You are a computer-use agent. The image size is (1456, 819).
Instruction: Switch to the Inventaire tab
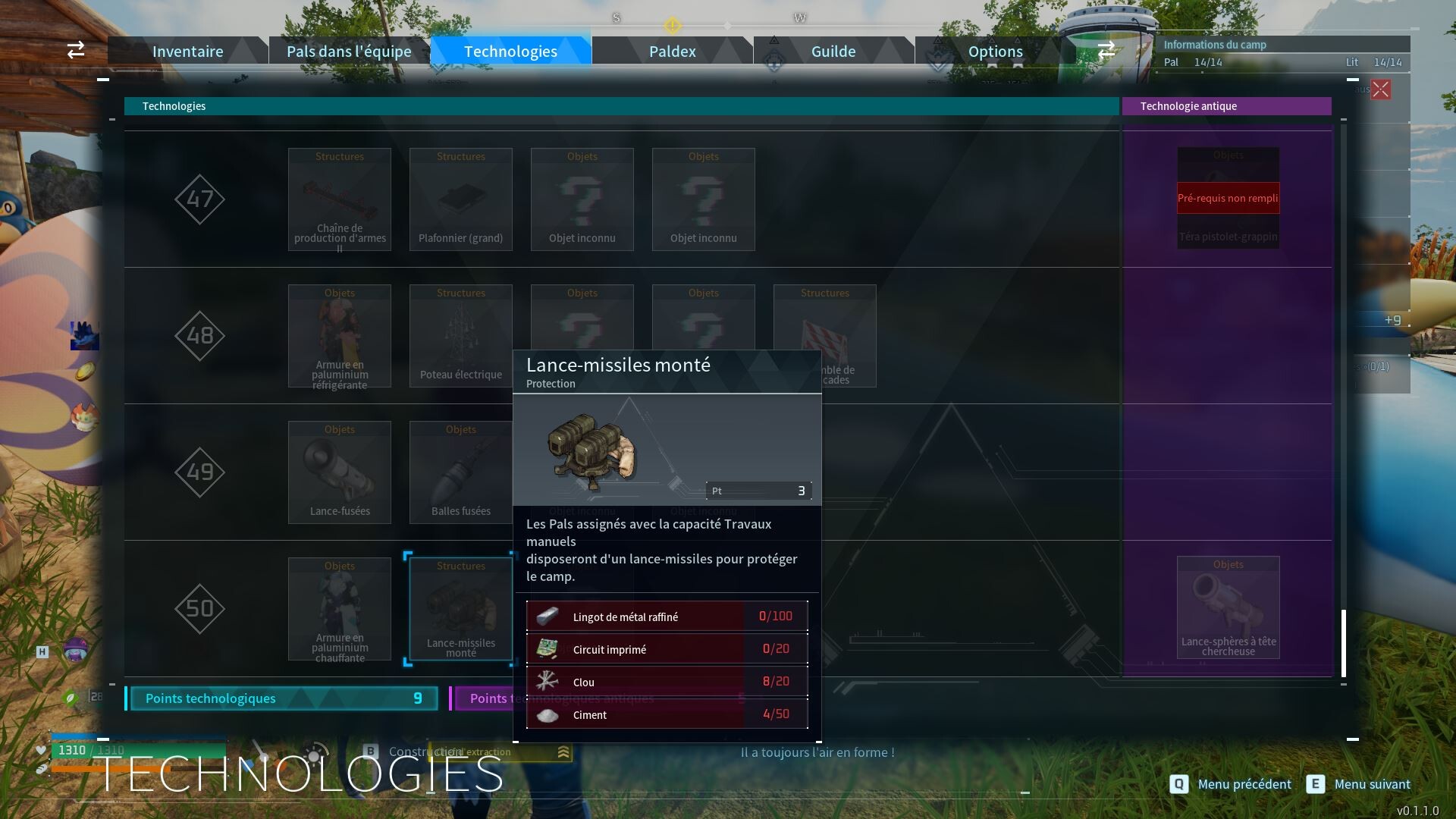tap(187, 52)
